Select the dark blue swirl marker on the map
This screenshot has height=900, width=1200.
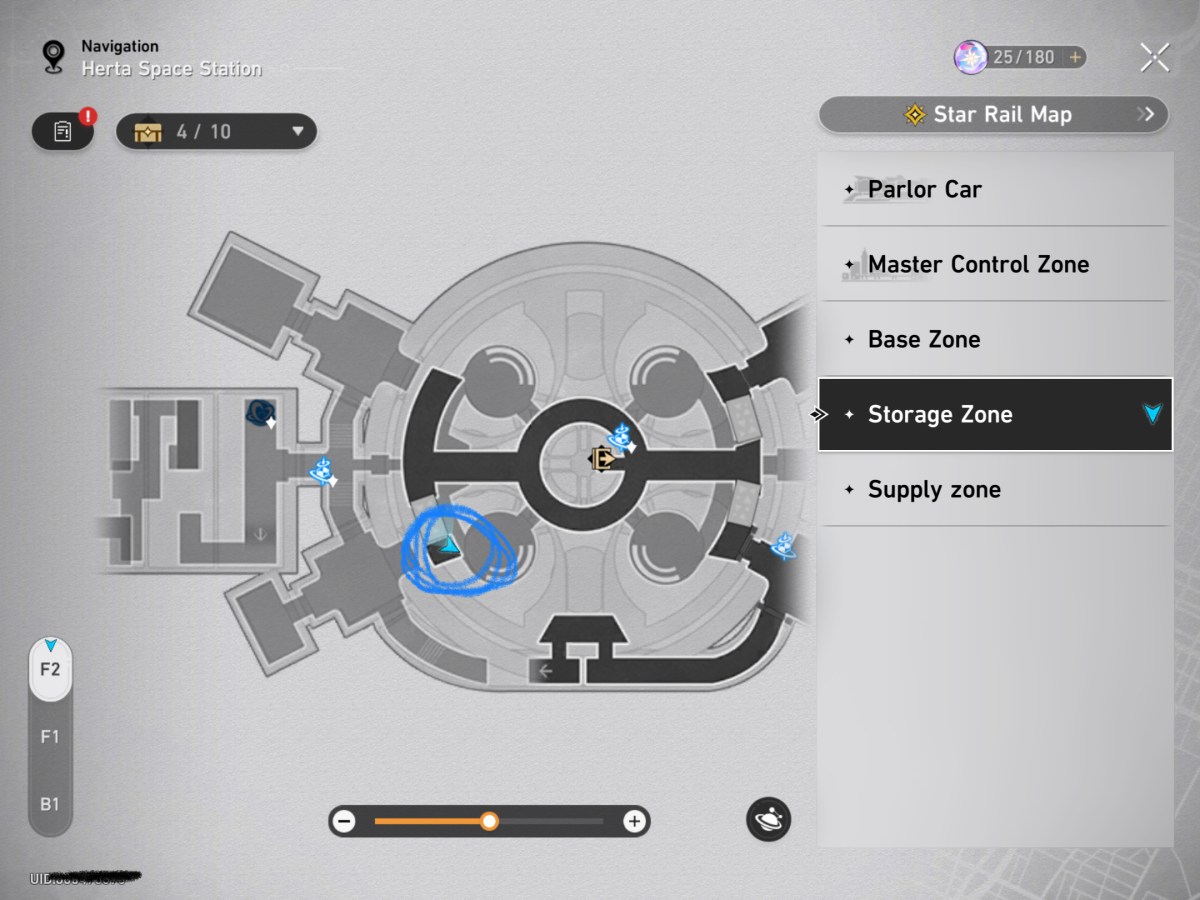(261, 411)
